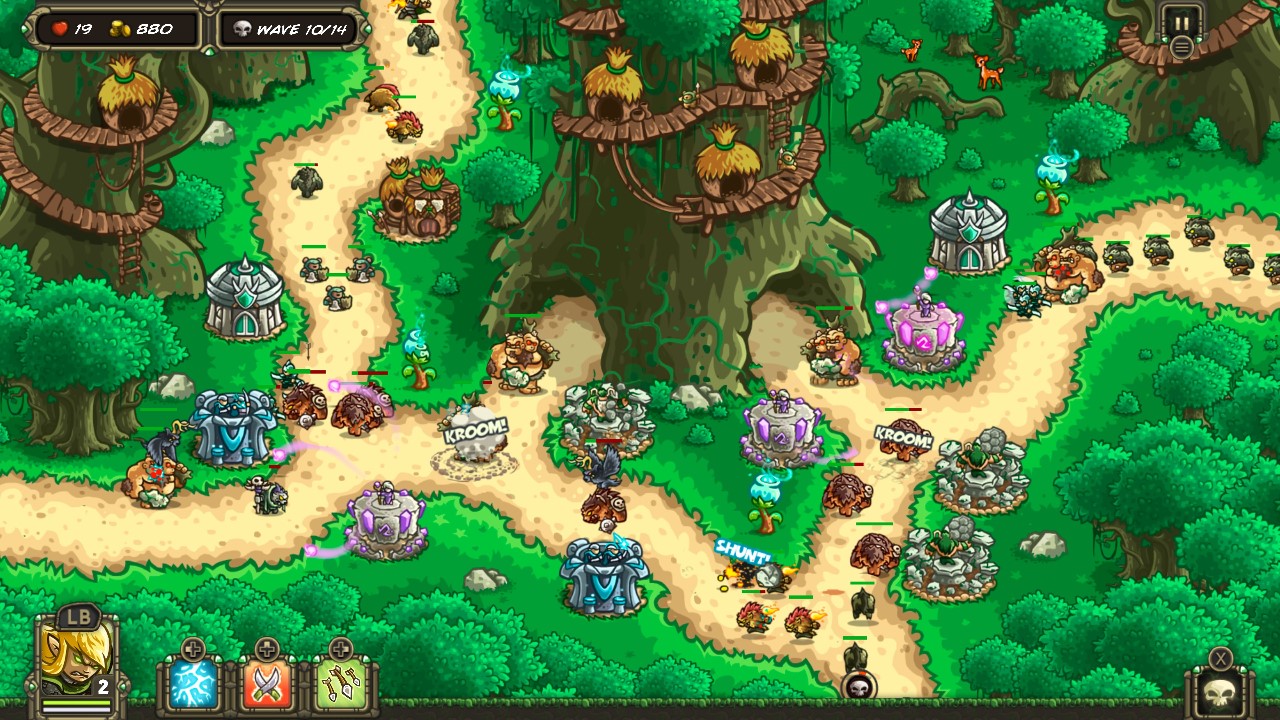
Task: Click the heart lives icon showing 19
Action: 60,29
